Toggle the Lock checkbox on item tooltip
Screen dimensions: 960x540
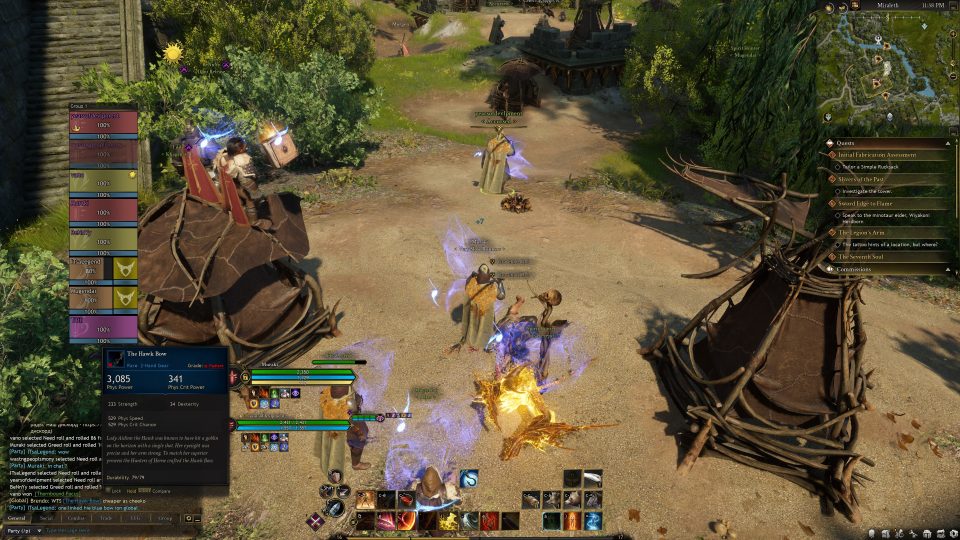(112, 491)
